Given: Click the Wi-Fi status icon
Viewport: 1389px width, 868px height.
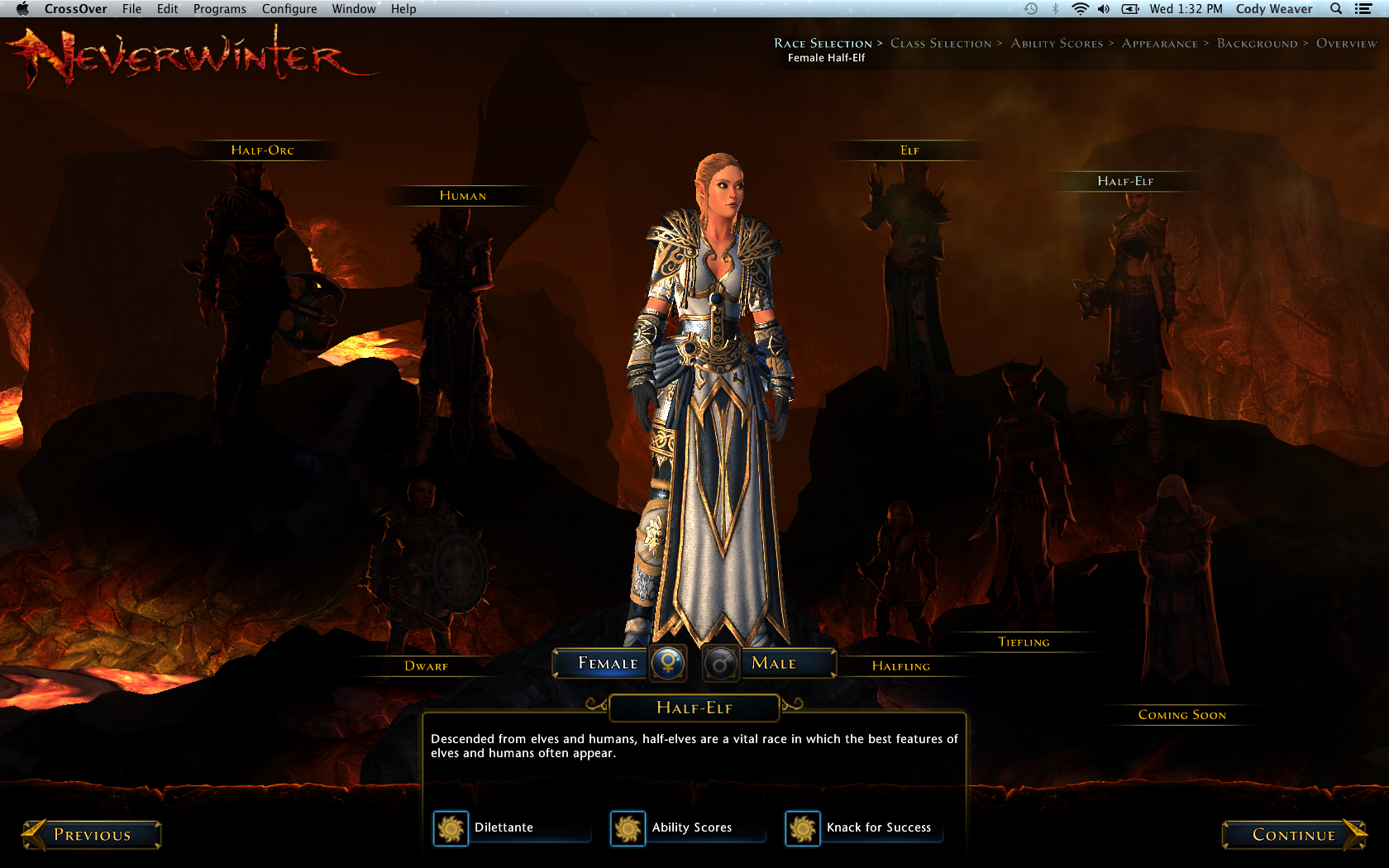Looking at the screenshot, I should coord(1080,9).
